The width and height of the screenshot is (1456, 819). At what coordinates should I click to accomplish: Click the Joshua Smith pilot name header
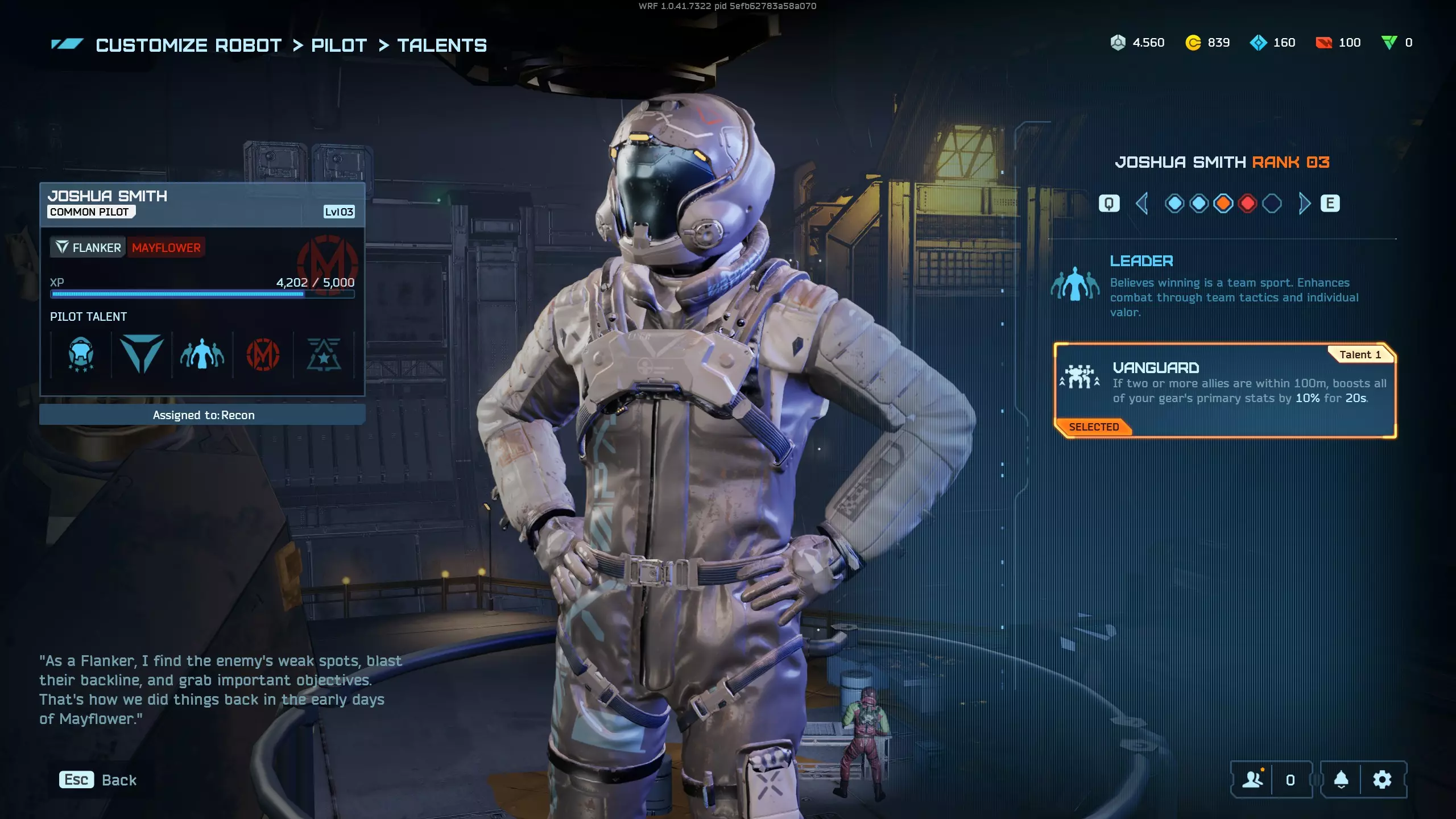click(108, 196)
